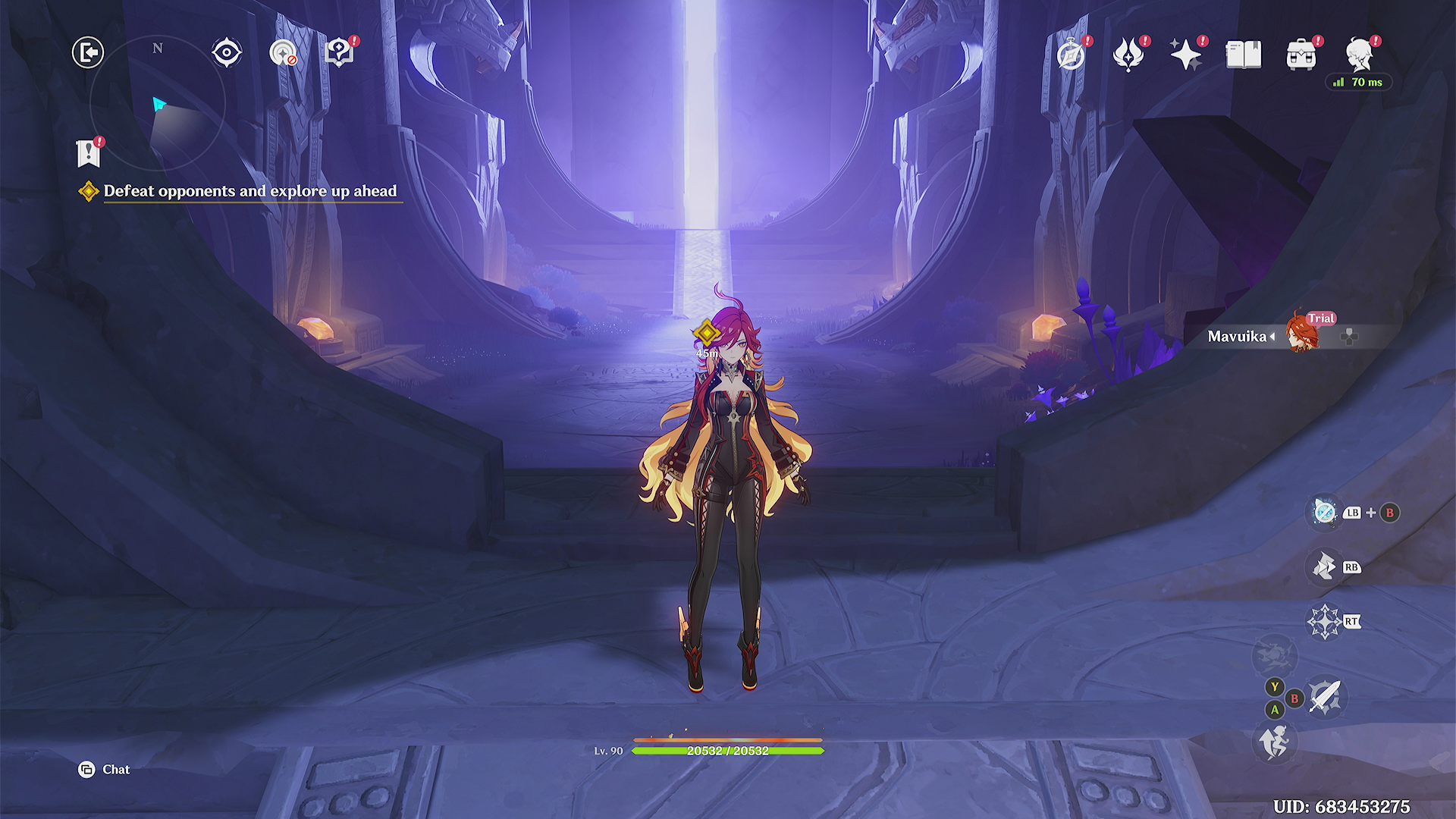Open the Chat box

tap(105, 770)
